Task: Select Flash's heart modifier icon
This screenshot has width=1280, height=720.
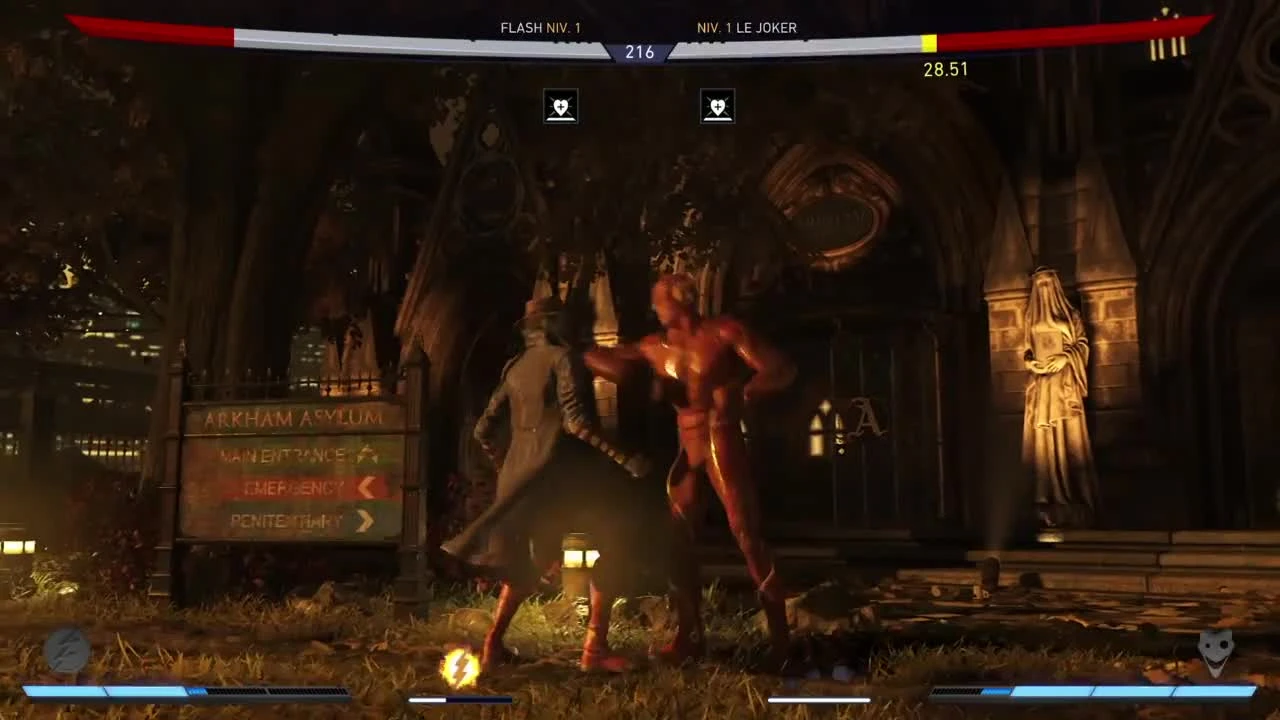Action: pyautogui.click(x=560, y=106)
